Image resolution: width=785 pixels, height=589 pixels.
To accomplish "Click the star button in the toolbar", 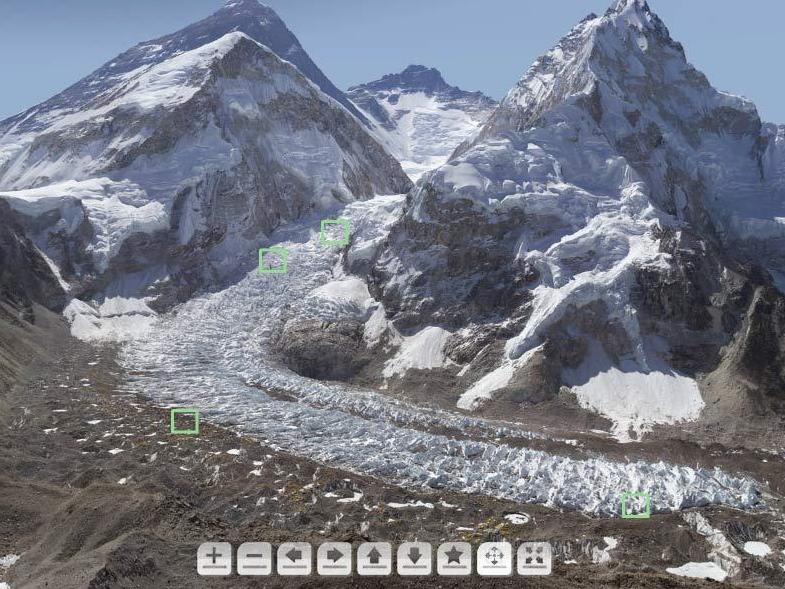I will (454, 558).
